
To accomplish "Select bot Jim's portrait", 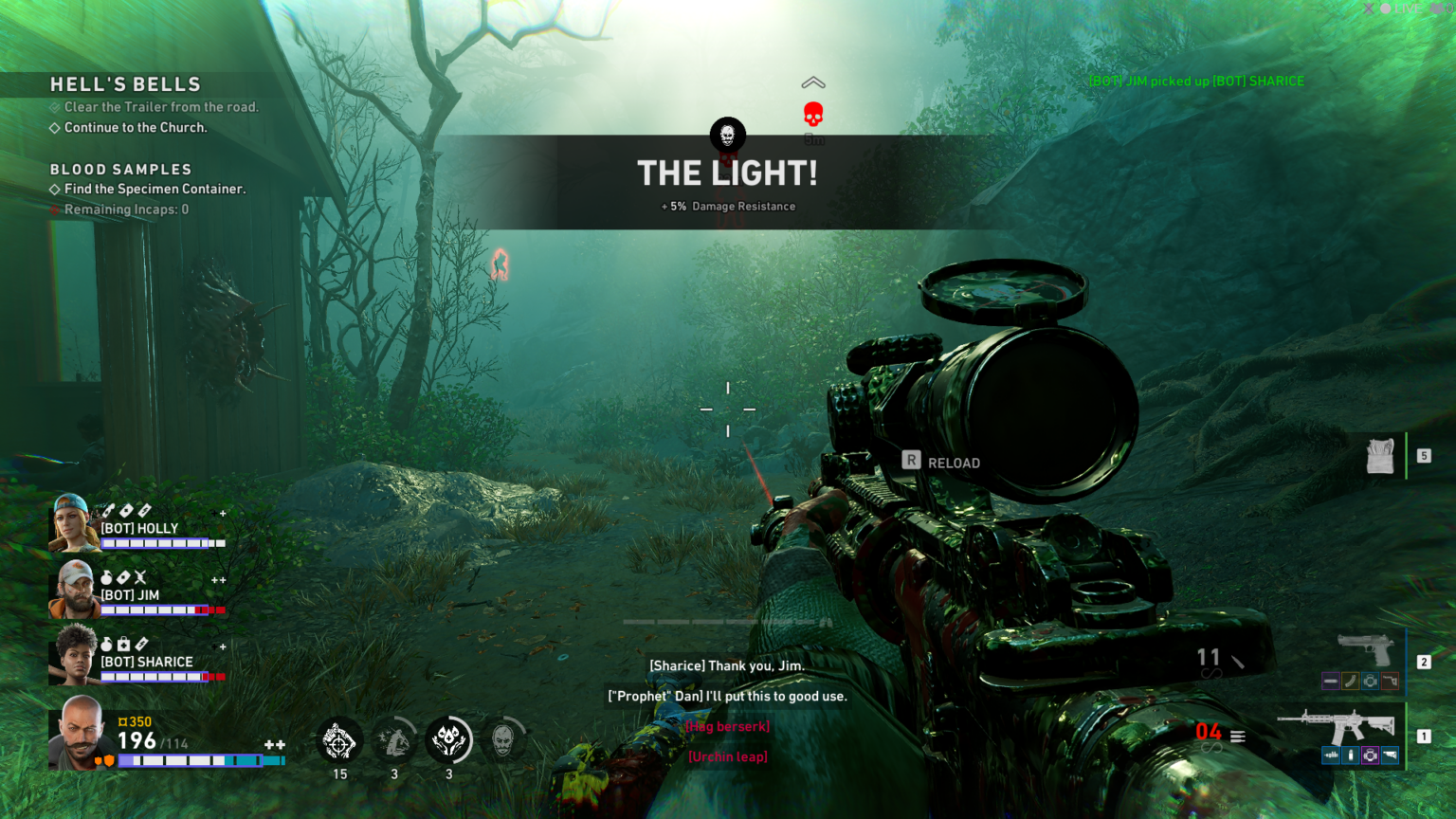I will point(74,589).
